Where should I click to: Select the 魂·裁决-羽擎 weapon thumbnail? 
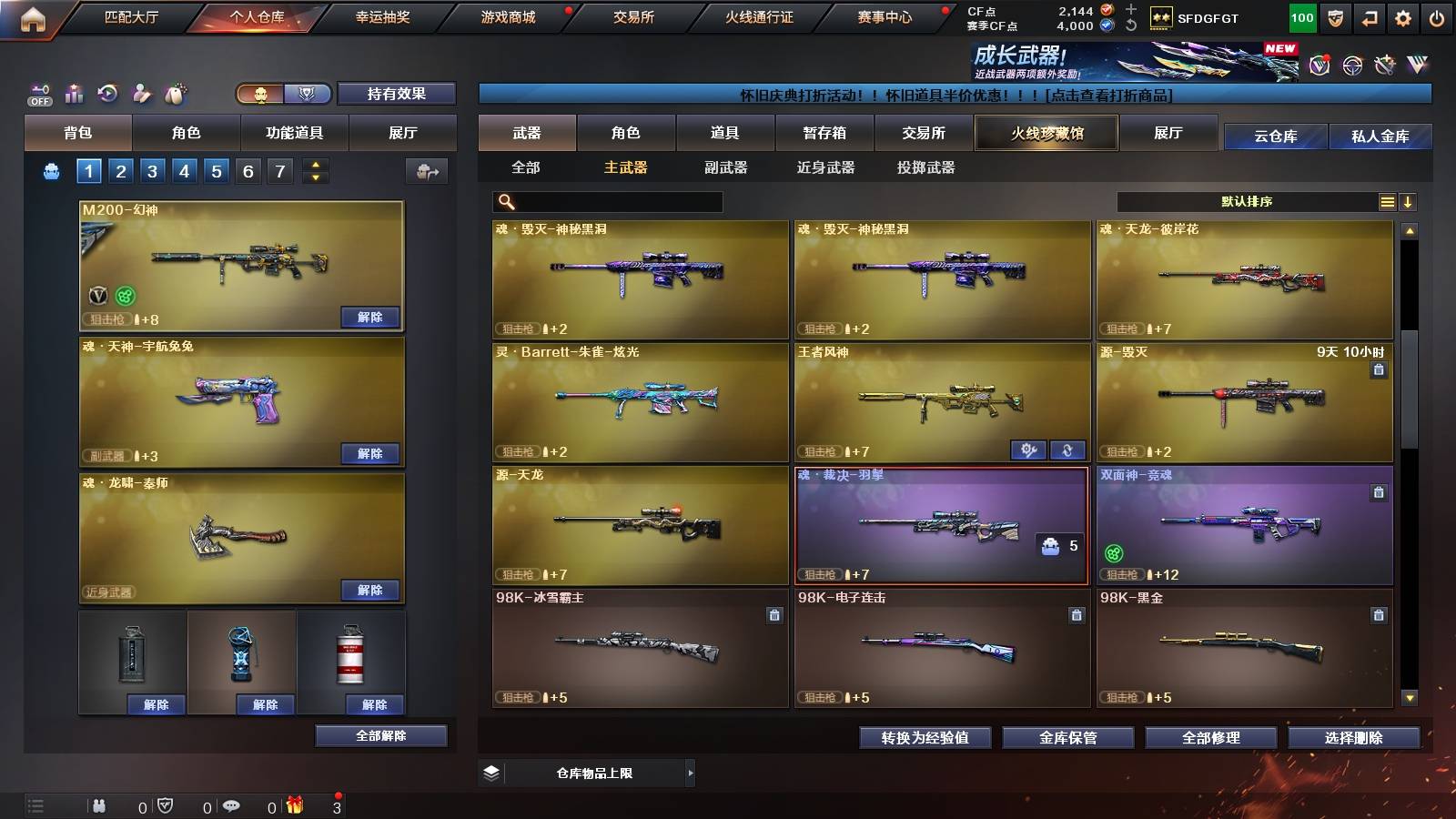tap(942, 526)
